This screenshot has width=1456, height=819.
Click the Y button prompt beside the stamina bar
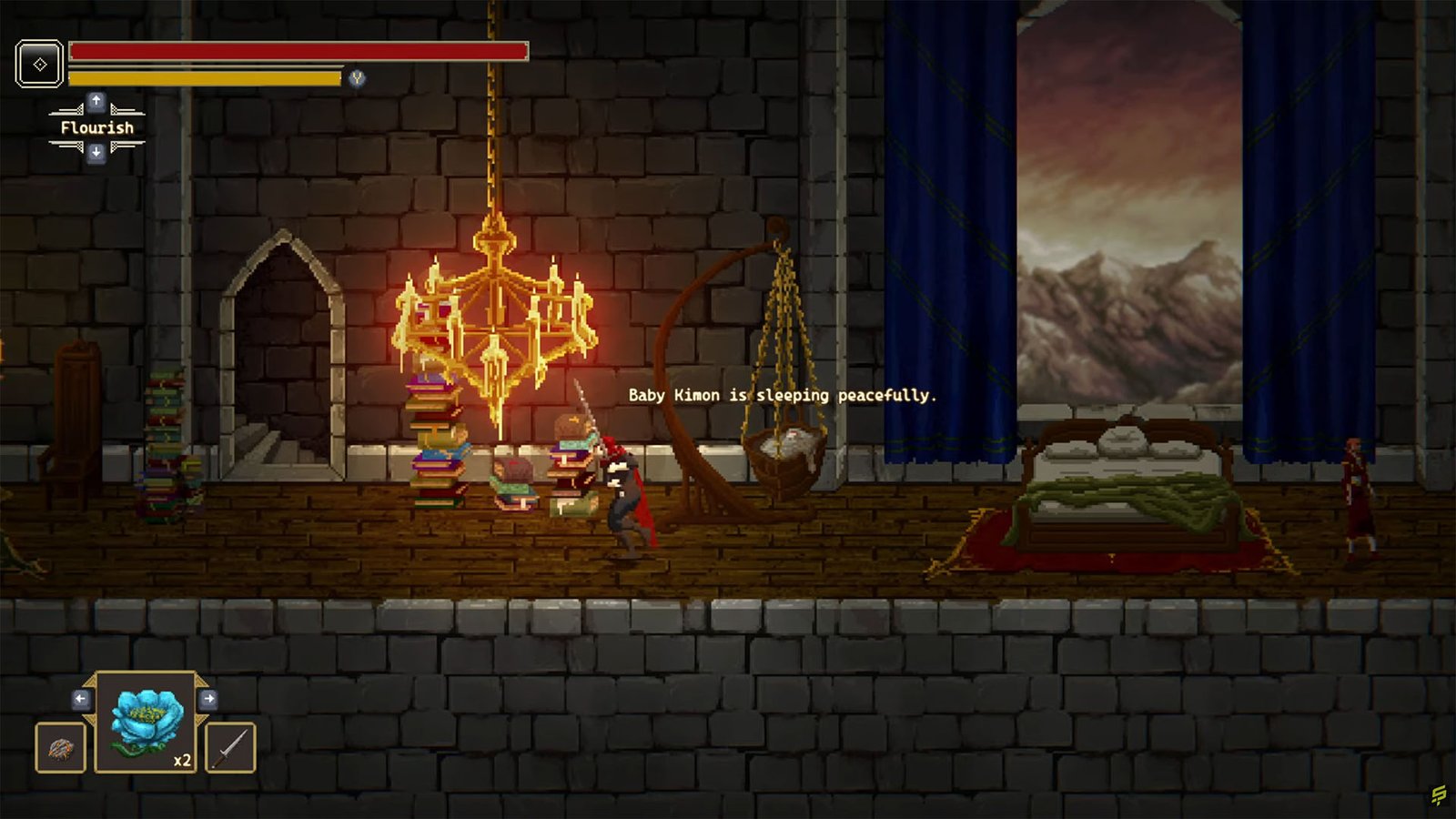[356, 78]
